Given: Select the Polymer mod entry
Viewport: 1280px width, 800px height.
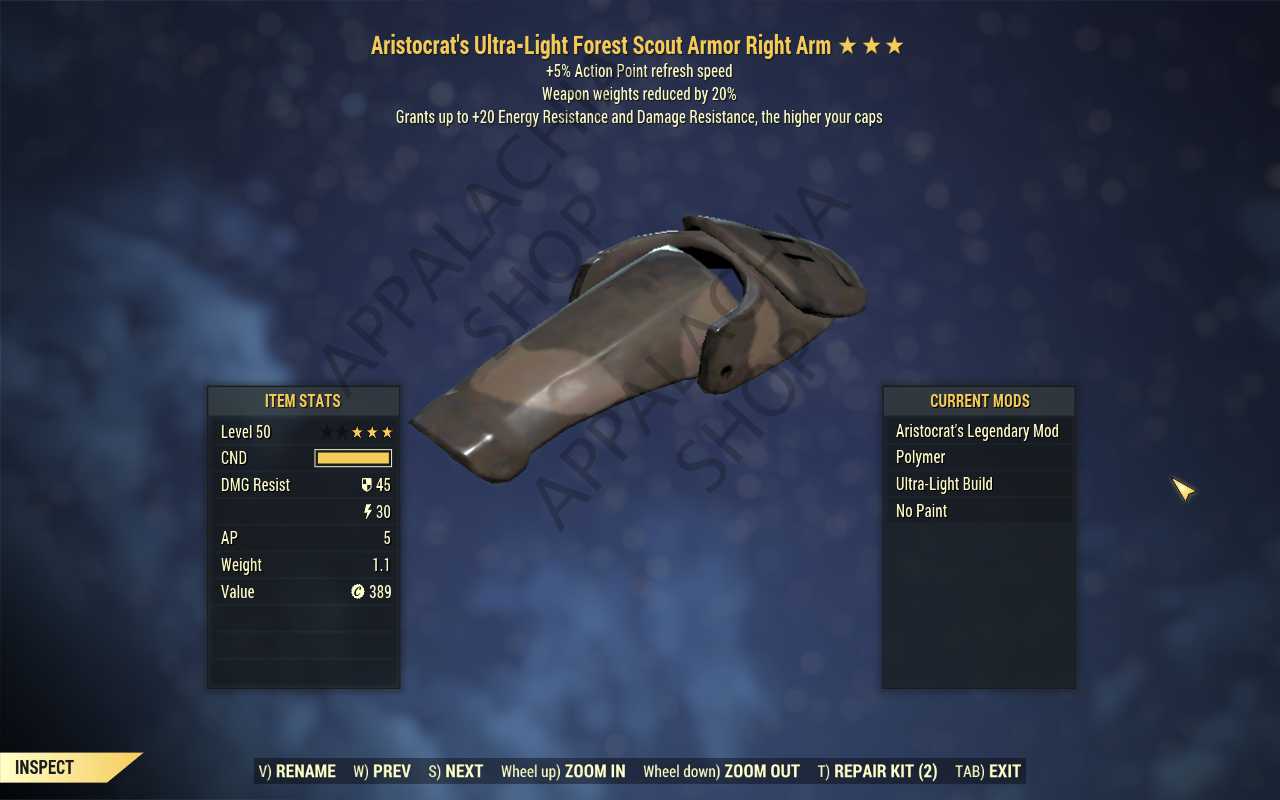Looking at the screenshot, I should 977,457.
